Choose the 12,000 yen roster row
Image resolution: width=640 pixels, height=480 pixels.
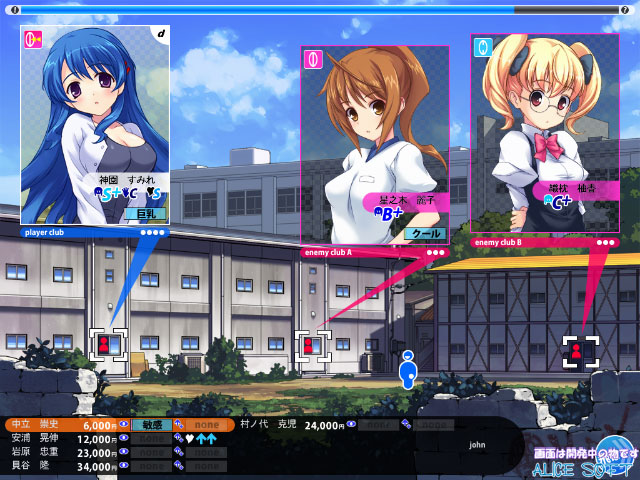62,439
